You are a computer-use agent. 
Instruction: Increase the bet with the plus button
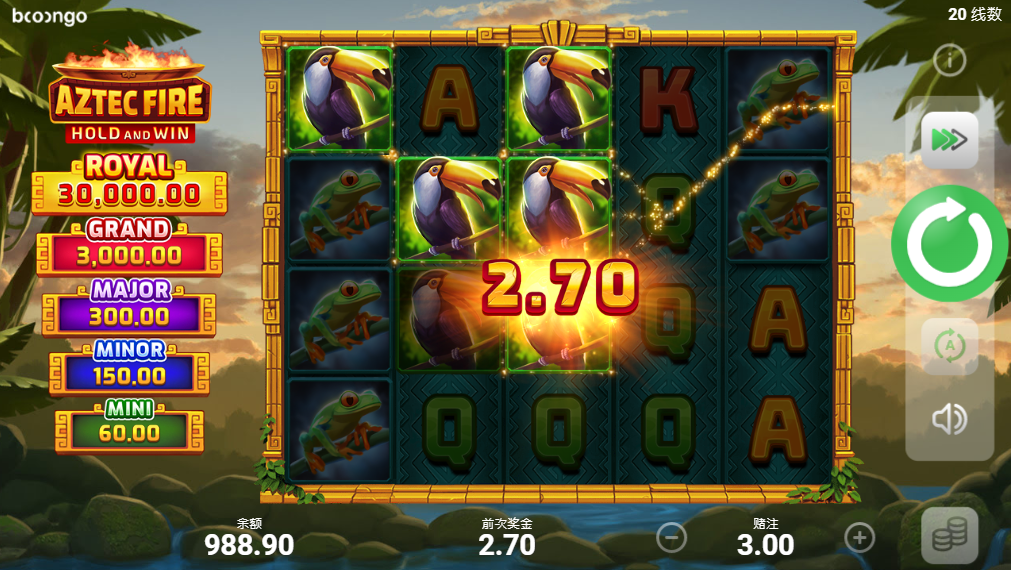point(859,538)
